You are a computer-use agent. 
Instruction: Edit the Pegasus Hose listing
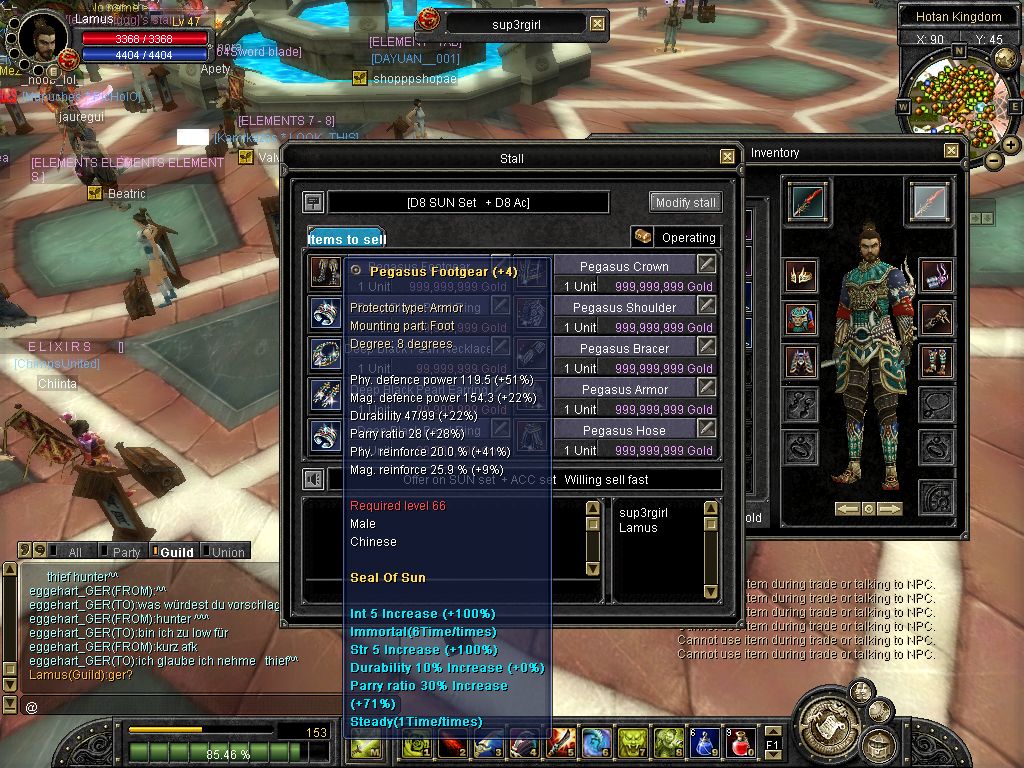click(707, 429)
